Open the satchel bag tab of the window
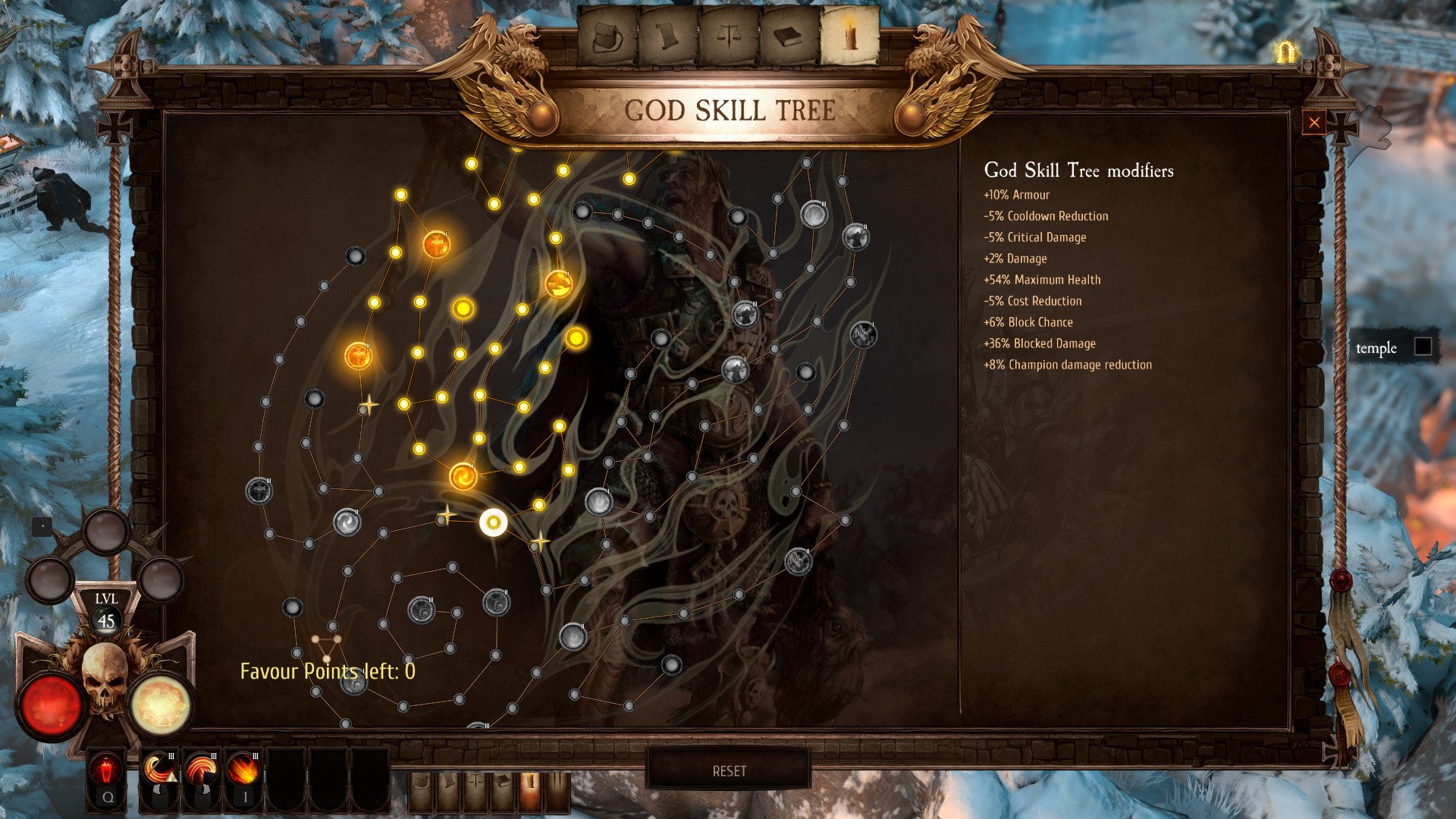This screenshot has height=819, width=1456. point(607,36)
